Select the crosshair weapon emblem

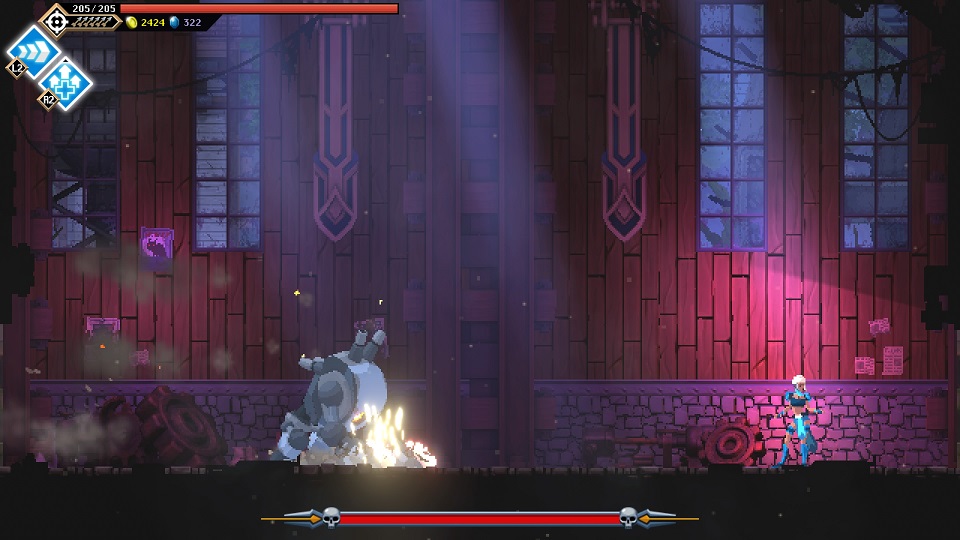53,19
